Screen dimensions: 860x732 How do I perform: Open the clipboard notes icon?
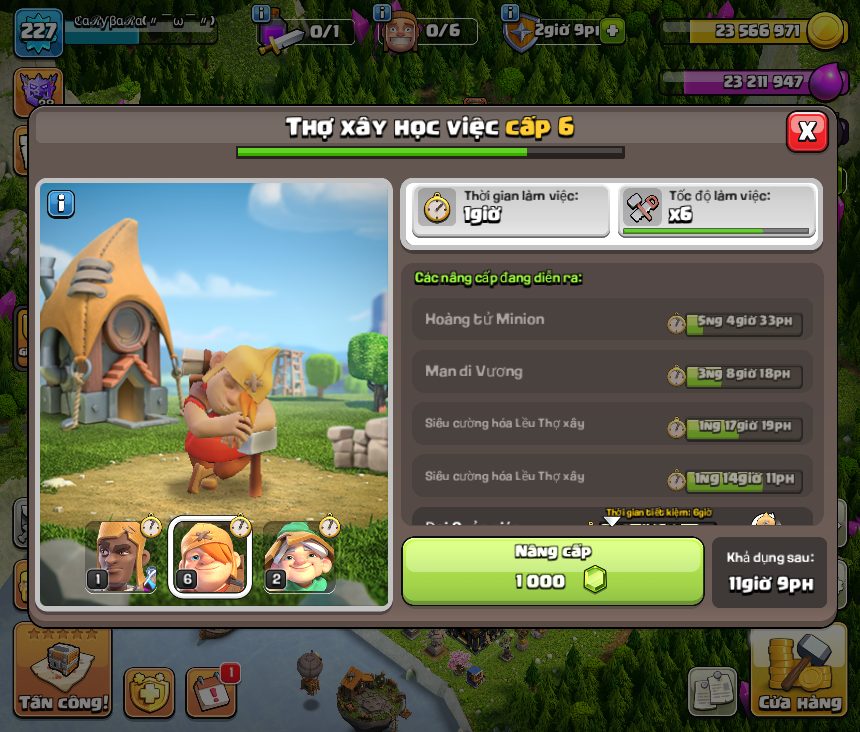pos(713,691)
